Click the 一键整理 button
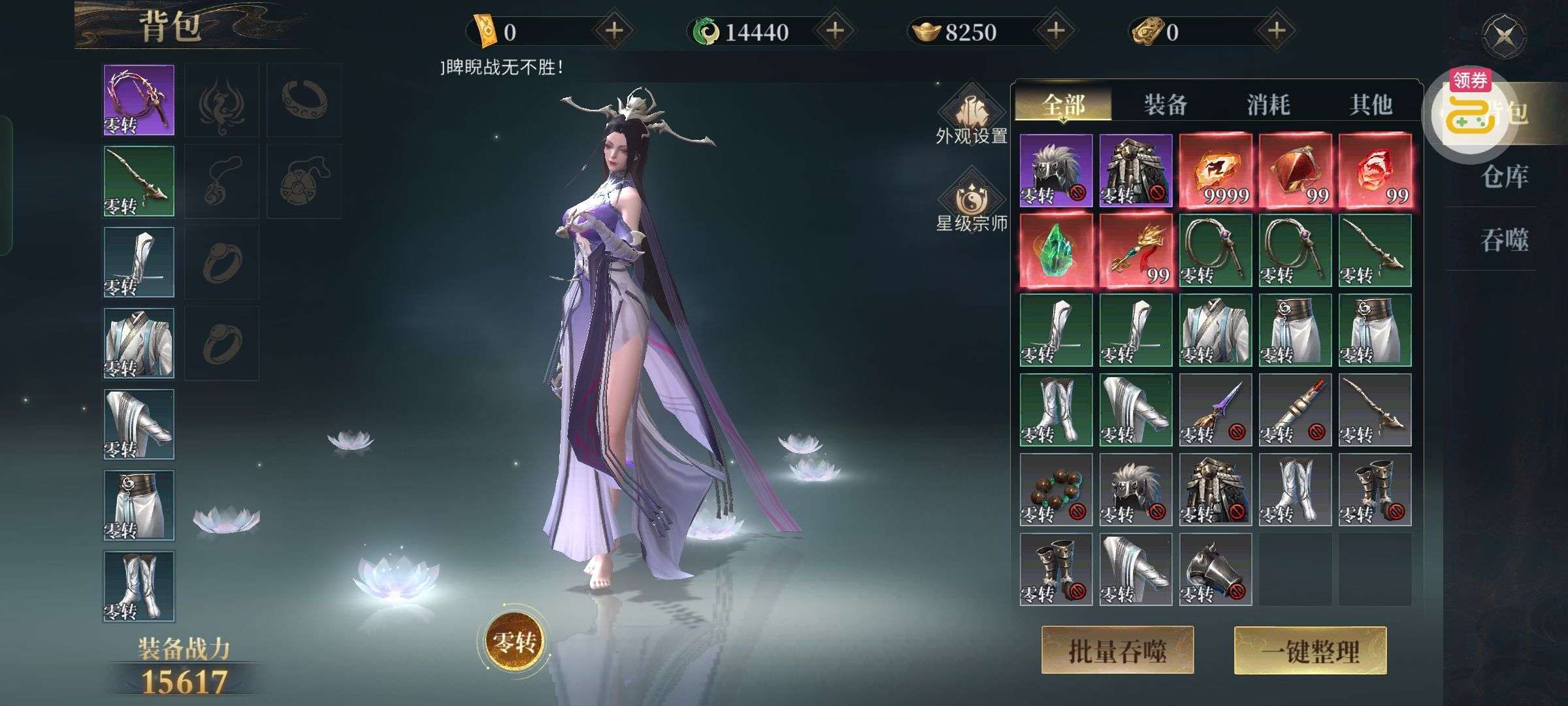This screenshot has width=1568, height=706. click(x=1310, y=650)
